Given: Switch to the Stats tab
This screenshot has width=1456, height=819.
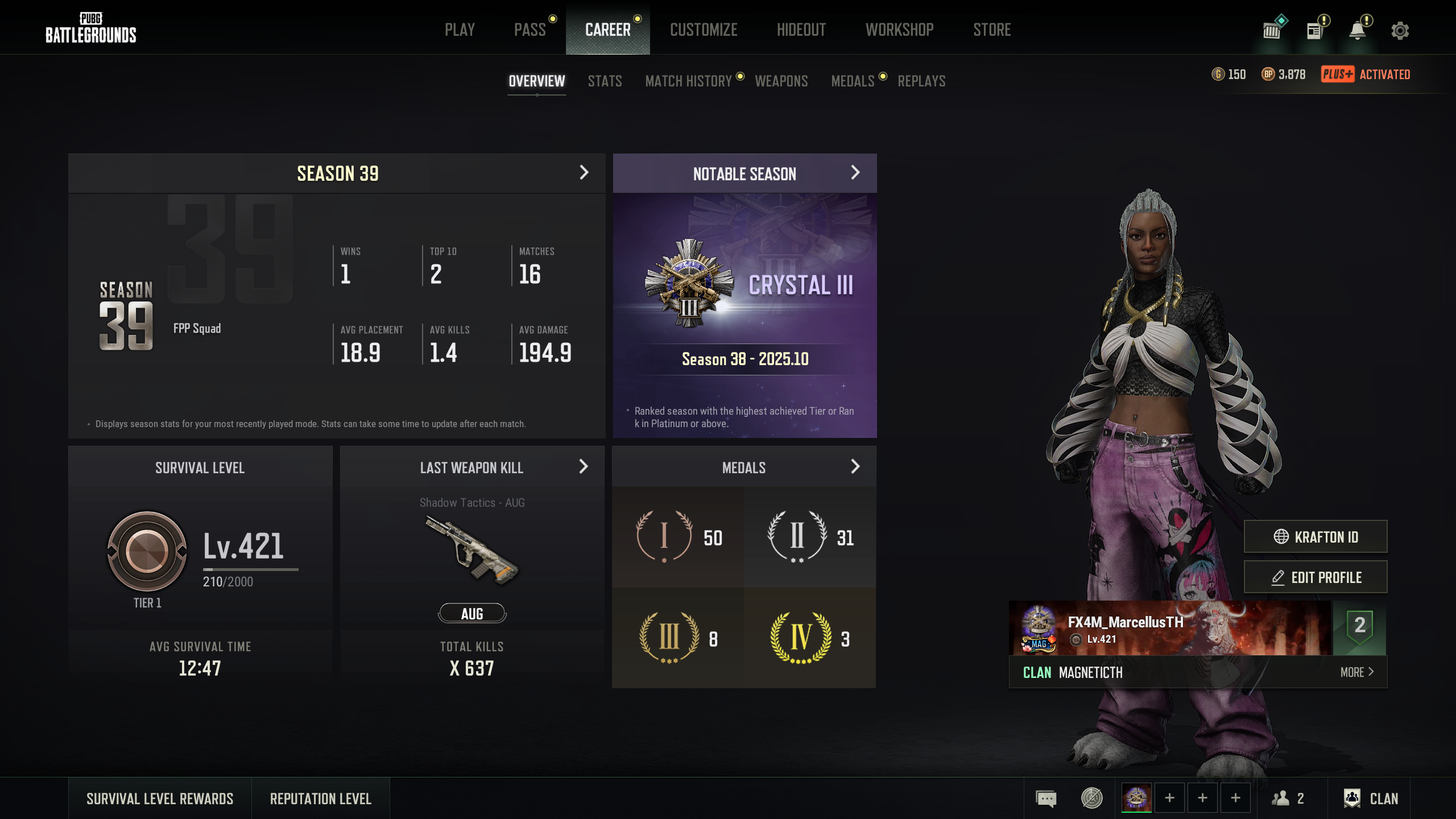Looking at the screenshot, I should tap(605, 81).
